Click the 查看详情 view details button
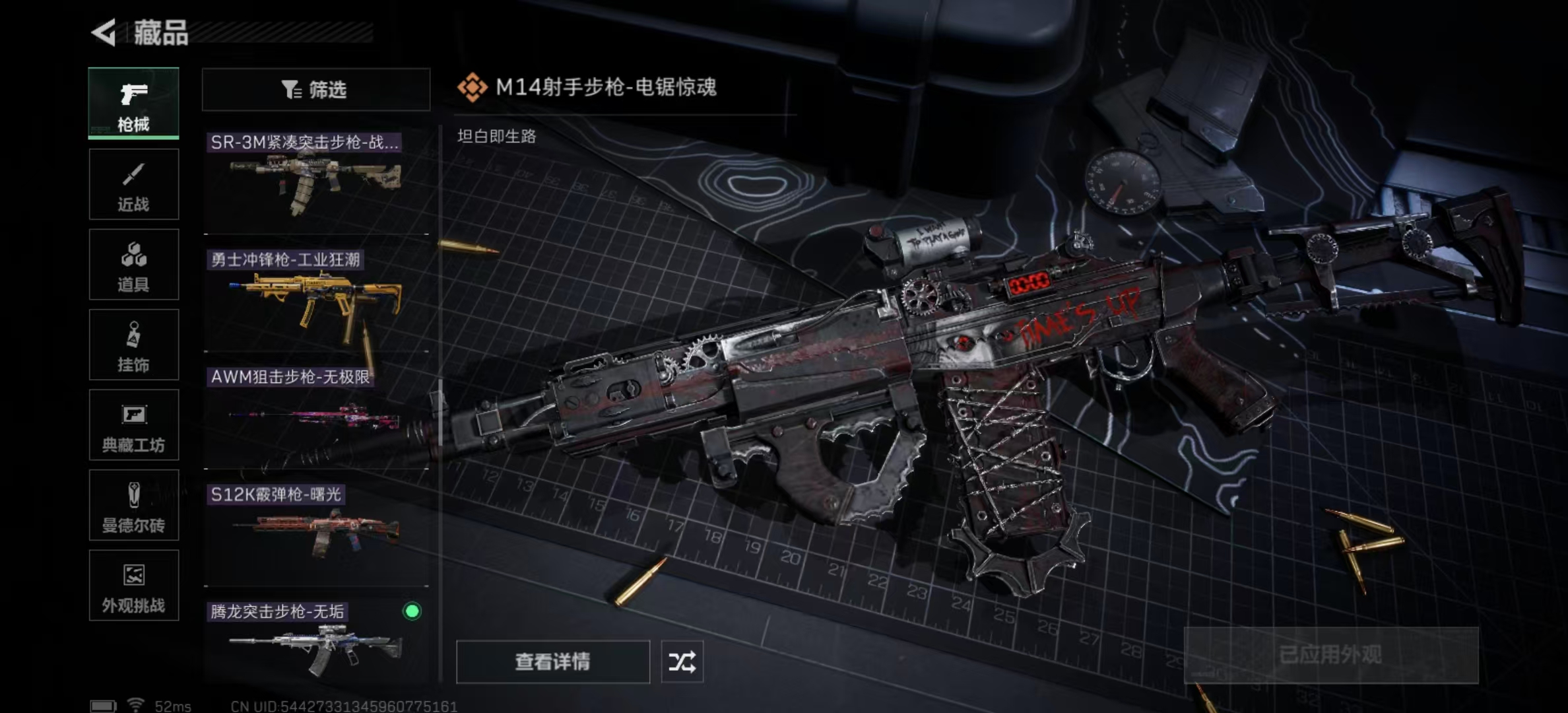 pyautogui.click(x=552, y=662)
